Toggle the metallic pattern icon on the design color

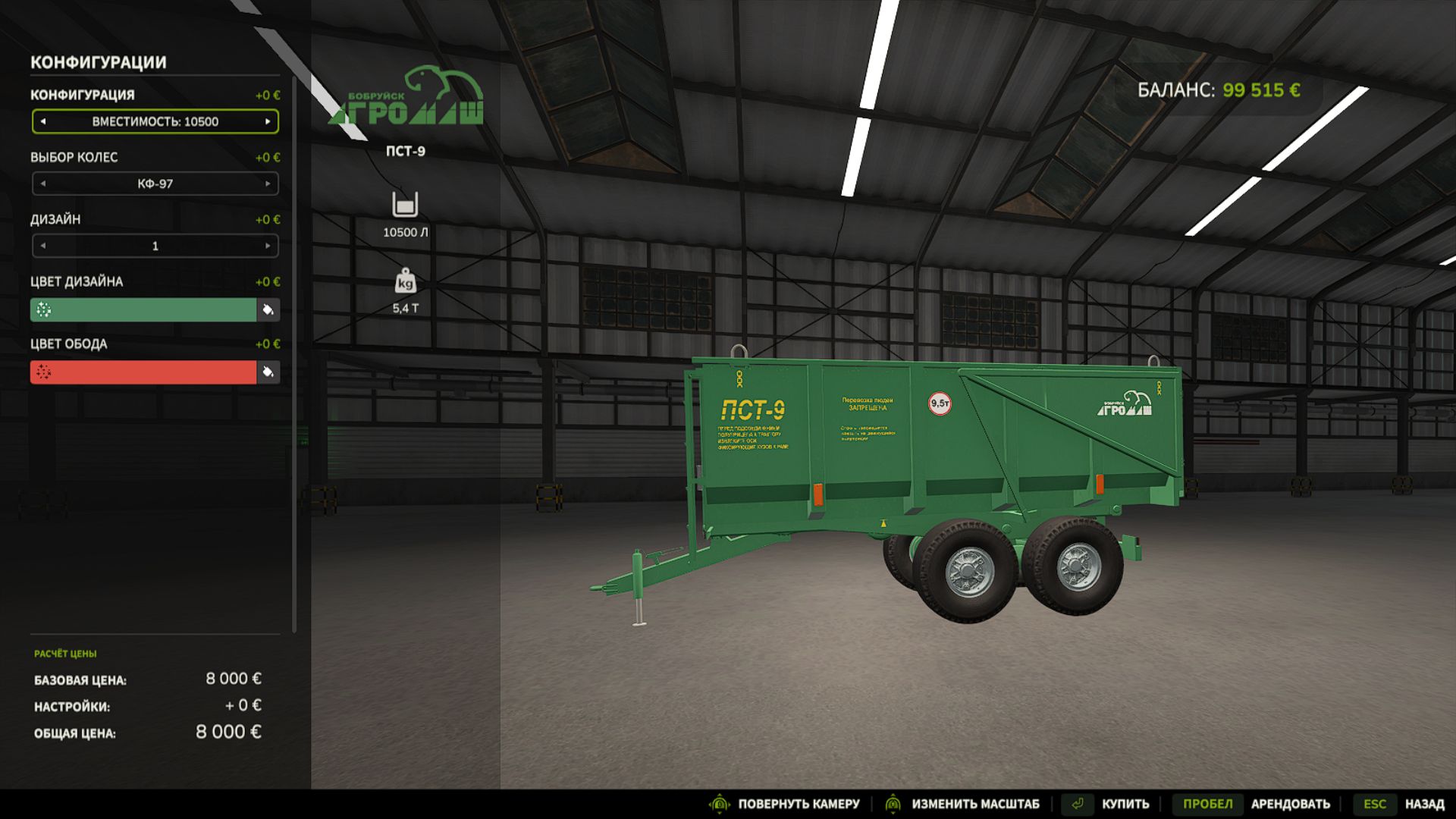[44, 310]
